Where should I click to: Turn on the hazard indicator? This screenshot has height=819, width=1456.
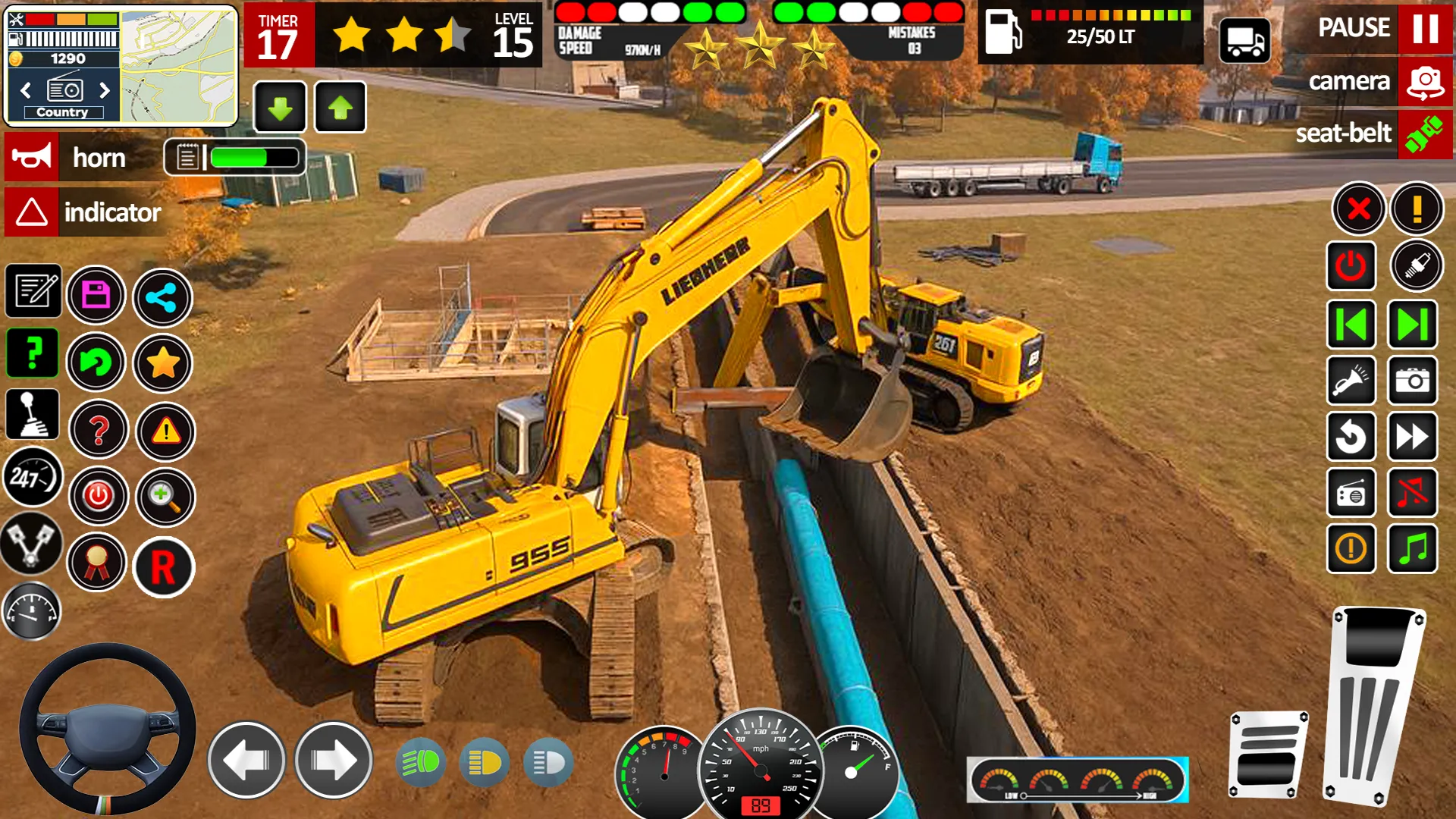click(32, 212)
